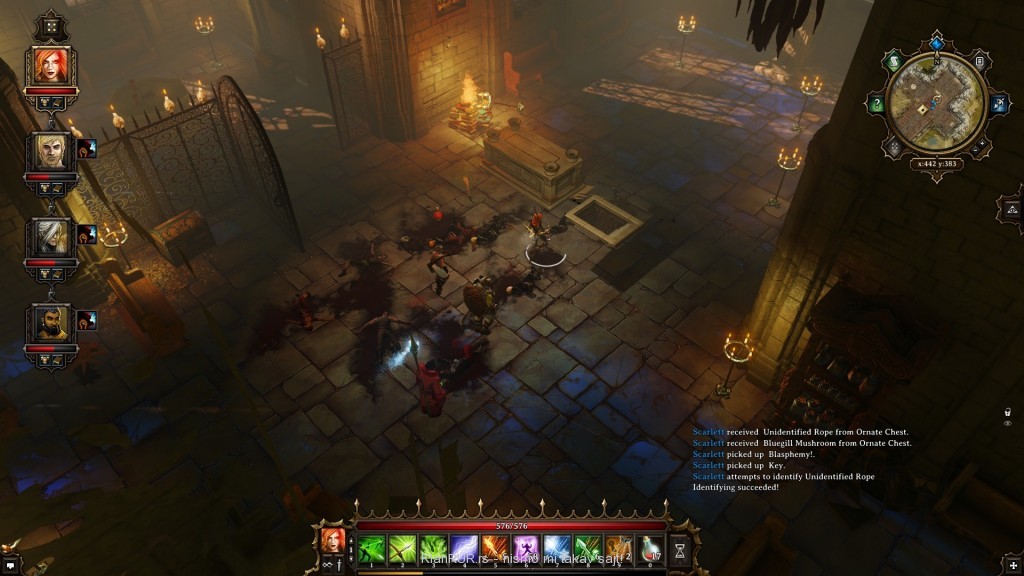Viewport: 1024px width, 576px height.
Task: Open the green question mark help button
Action: [876, 103]
